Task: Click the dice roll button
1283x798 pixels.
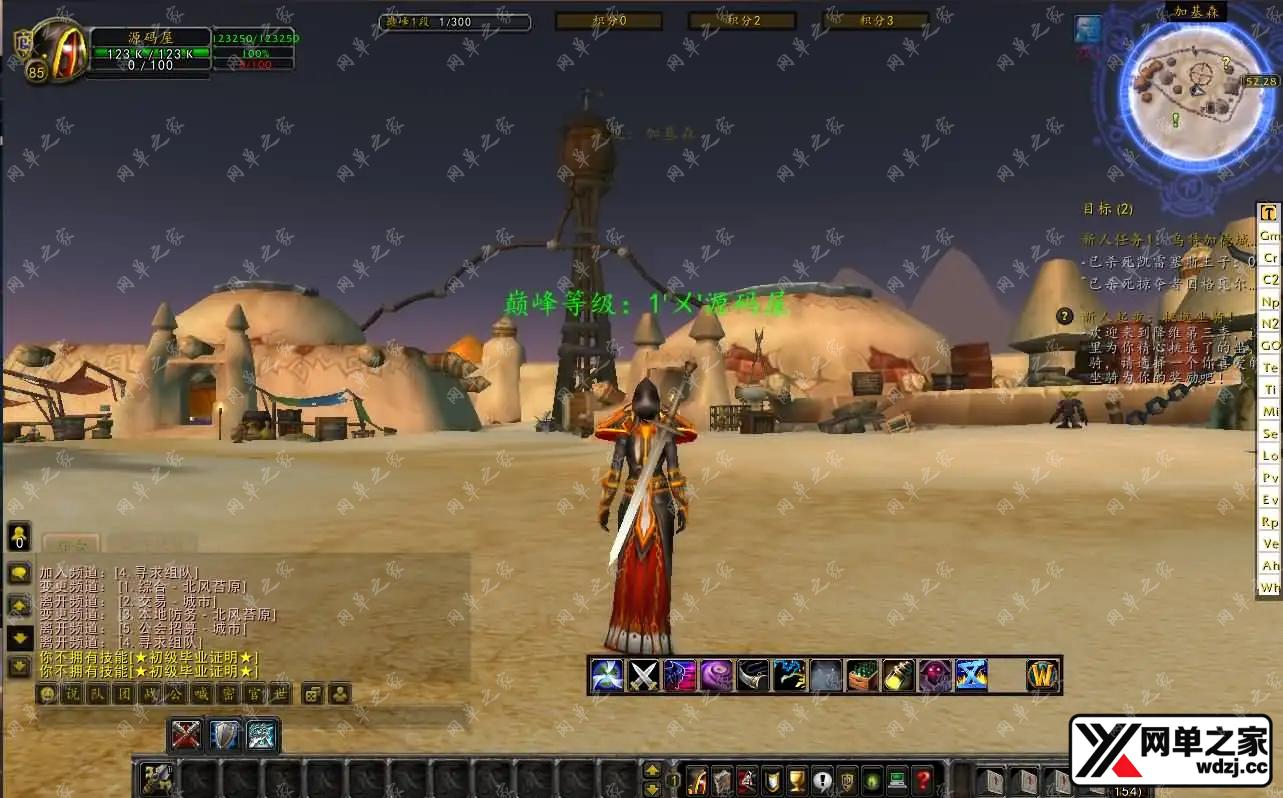Action: point(313,694)
